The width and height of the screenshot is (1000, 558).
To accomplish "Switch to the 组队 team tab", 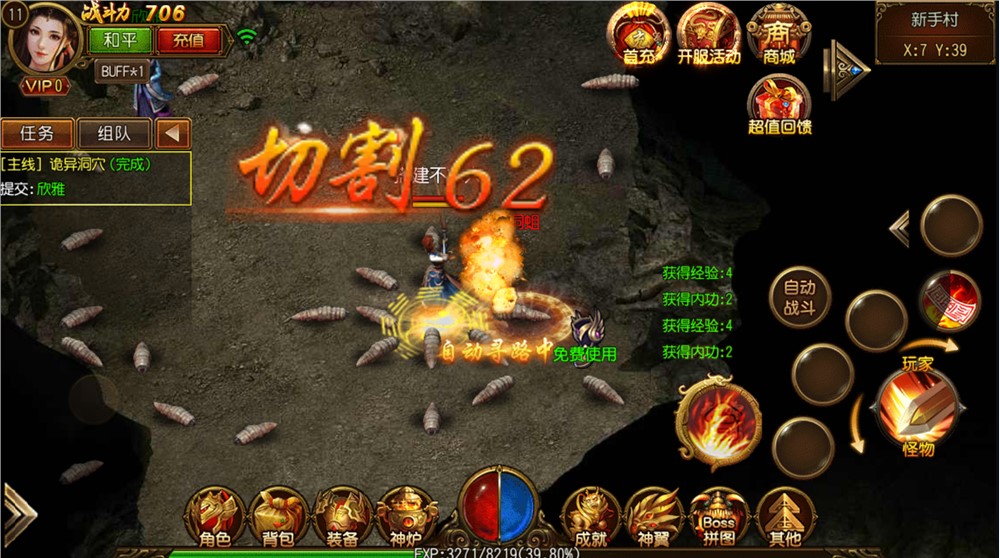I will 111,133.
